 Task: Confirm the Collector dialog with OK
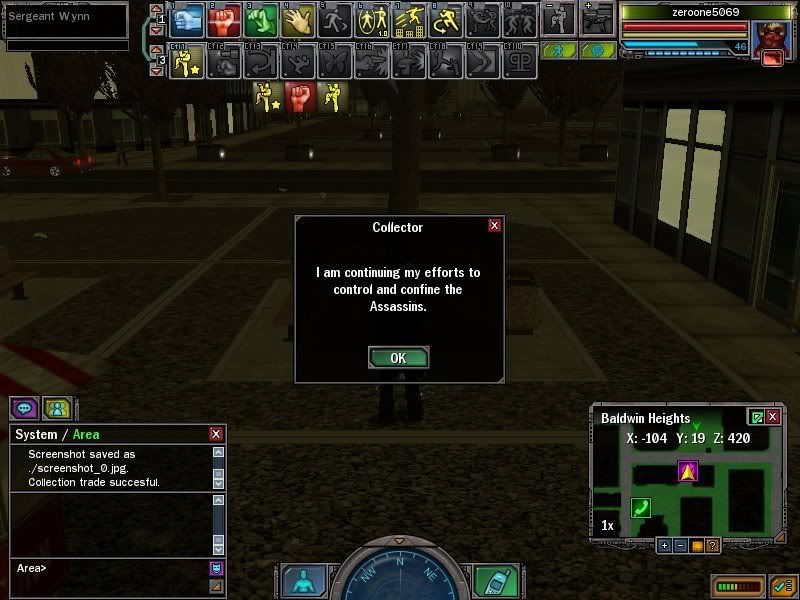coord(398,358)
